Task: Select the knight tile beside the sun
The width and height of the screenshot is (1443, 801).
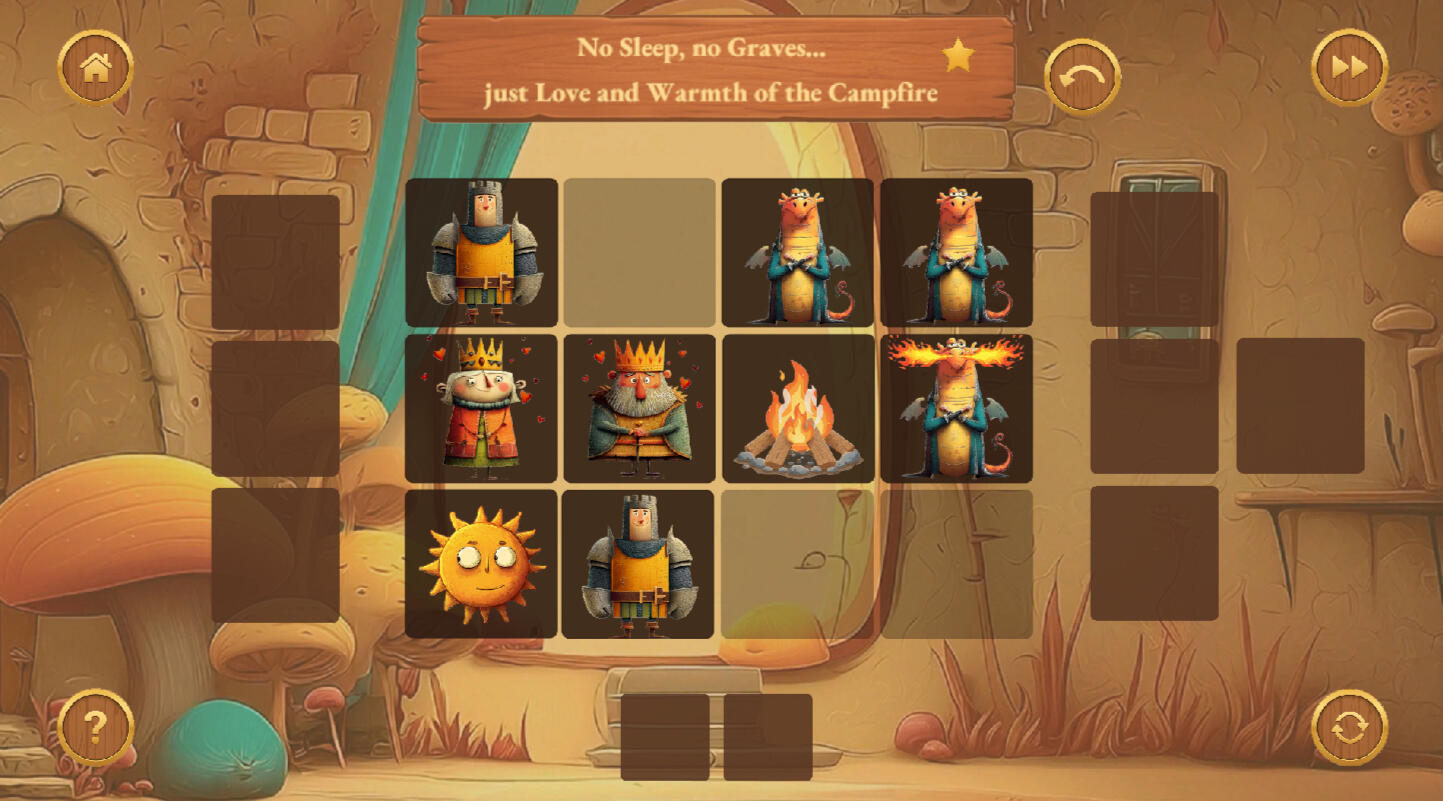Action: pos(638,564)
